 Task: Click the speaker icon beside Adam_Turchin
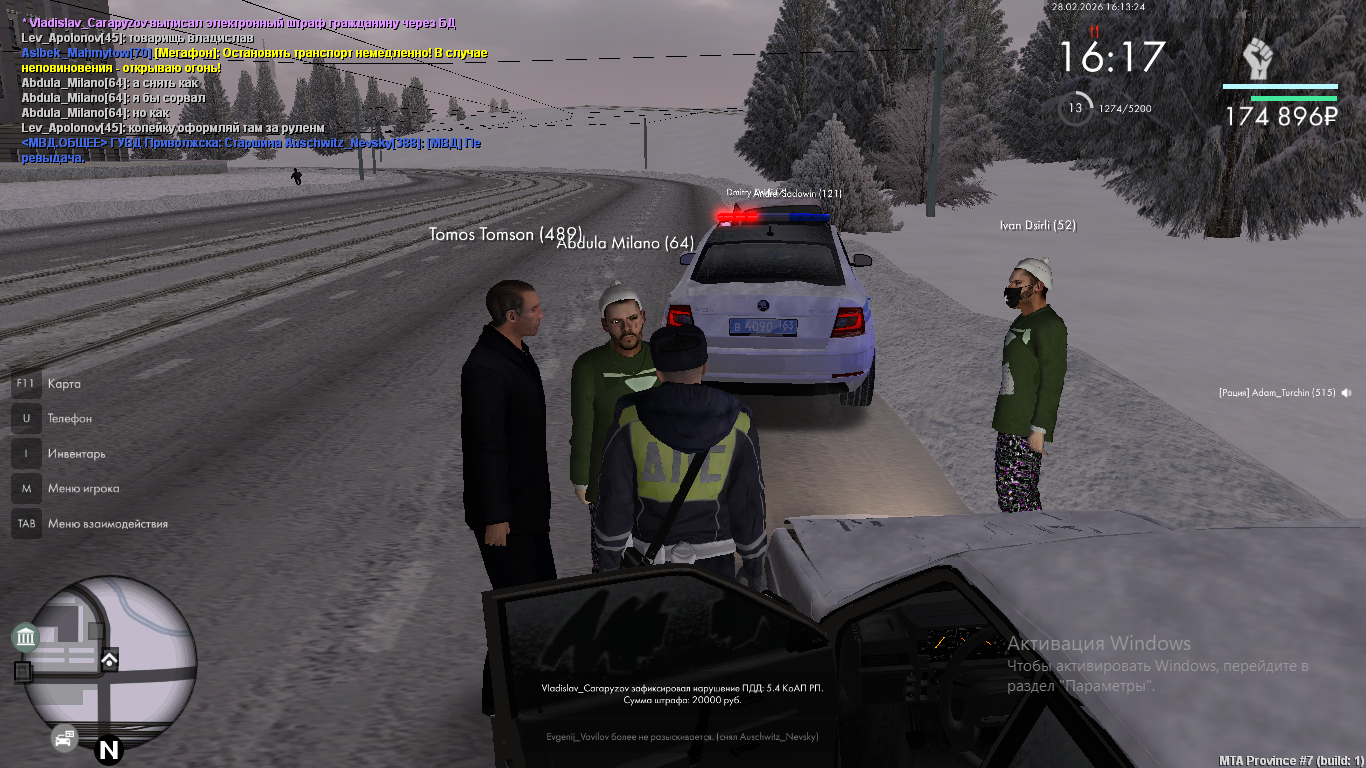[x=1347, y=393]
